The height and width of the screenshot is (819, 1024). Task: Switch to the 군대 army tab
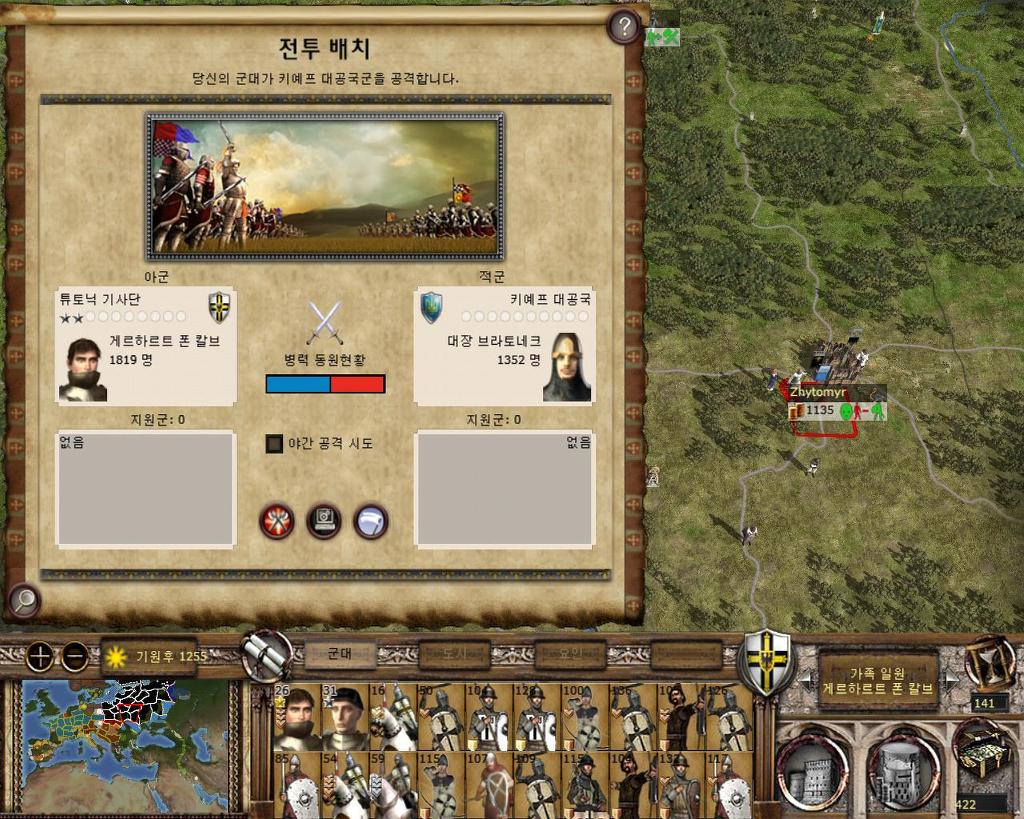click(340, 654)
